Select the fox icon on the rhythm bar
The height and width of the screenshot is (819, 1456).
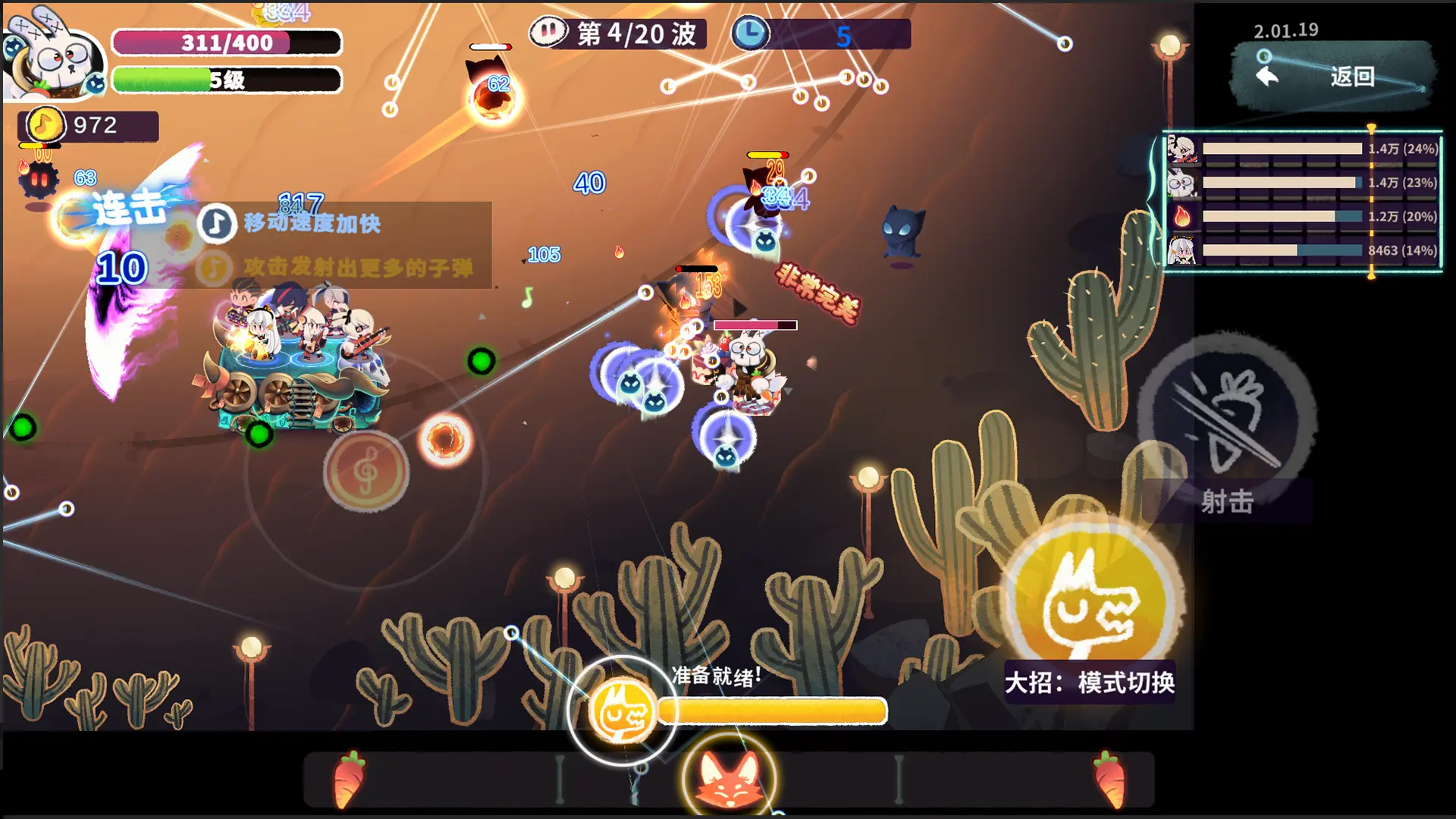click(x=729, y=780)
